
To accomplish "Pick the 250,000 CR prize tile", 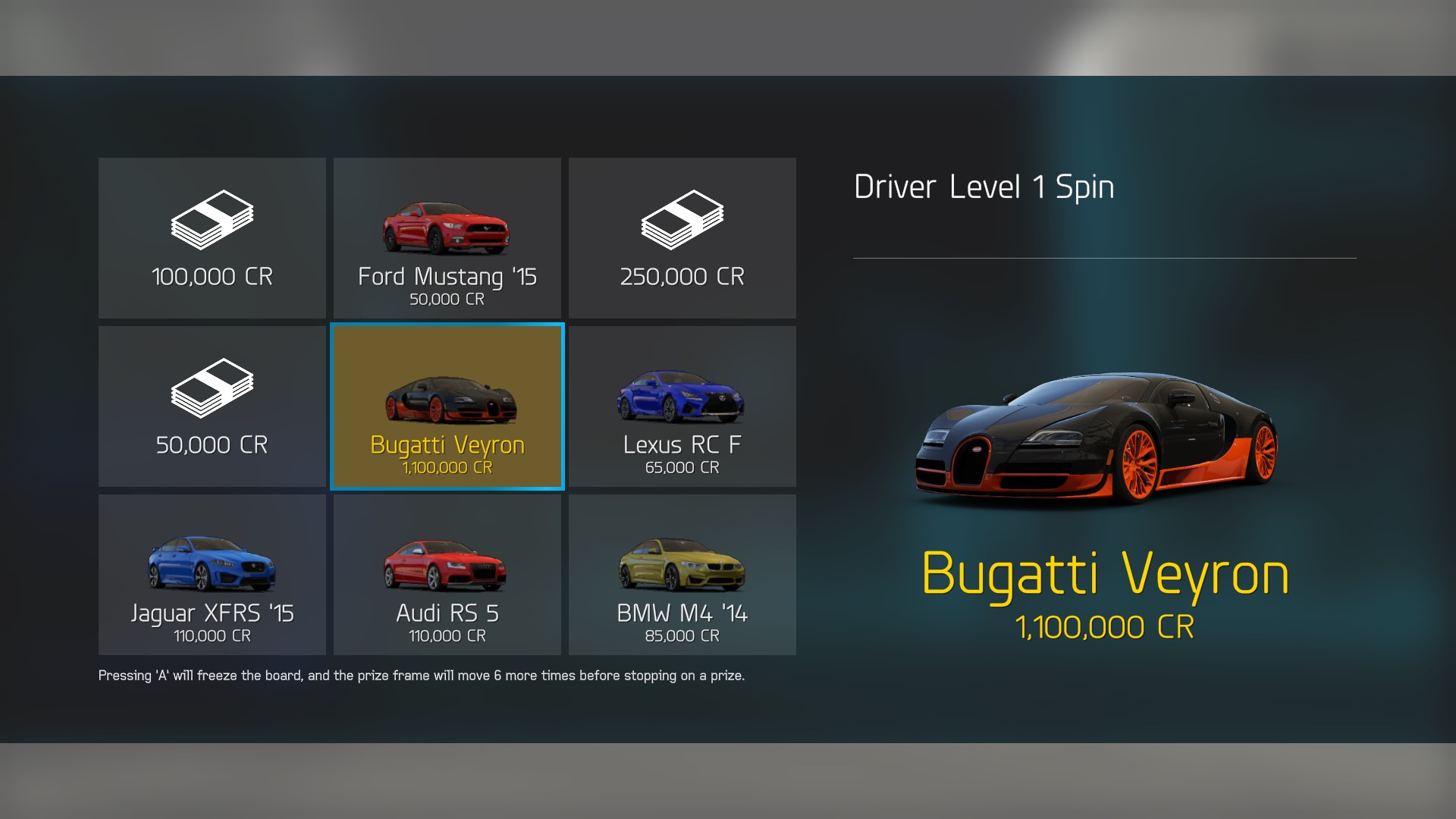I will (x=682, y=238).
